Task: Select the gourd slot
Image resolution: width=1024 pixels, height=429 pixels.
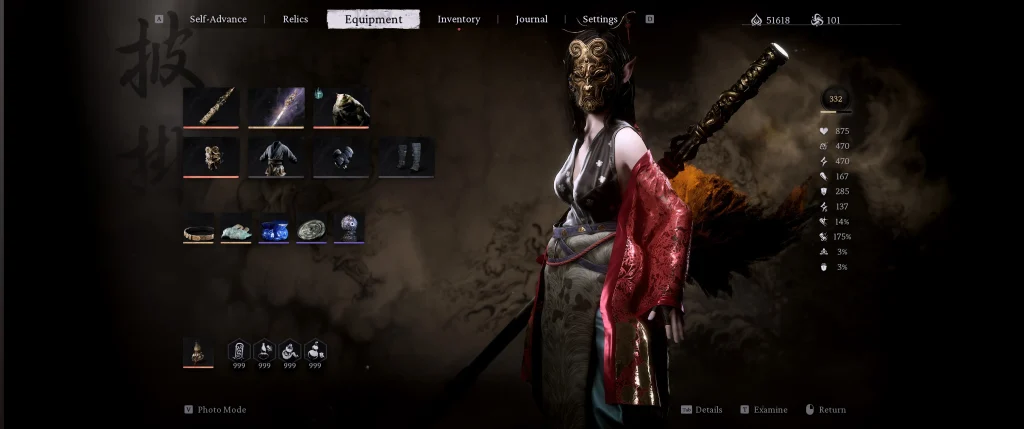Action: pyautogui.click(x=198, y=352)
